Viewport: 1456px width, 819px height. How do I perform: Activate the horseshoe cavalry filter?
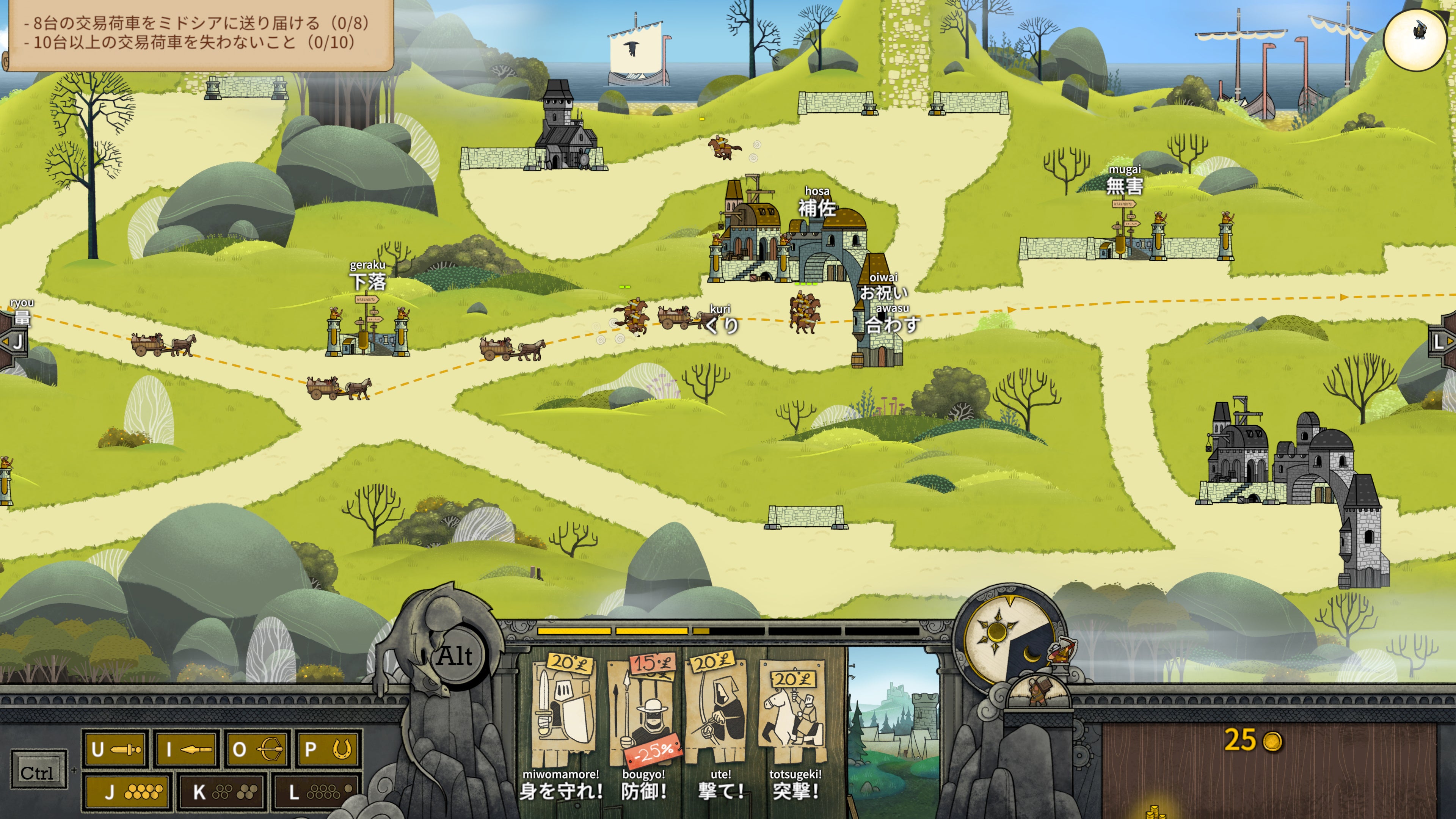(328, 750)
